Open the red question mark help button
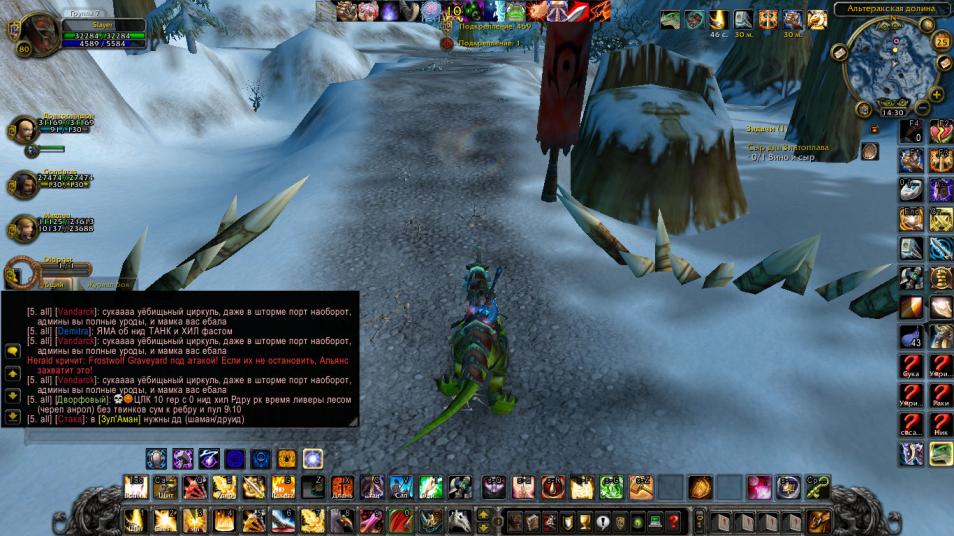The height and width of the screenshot is (536, 954). [673, 522]
